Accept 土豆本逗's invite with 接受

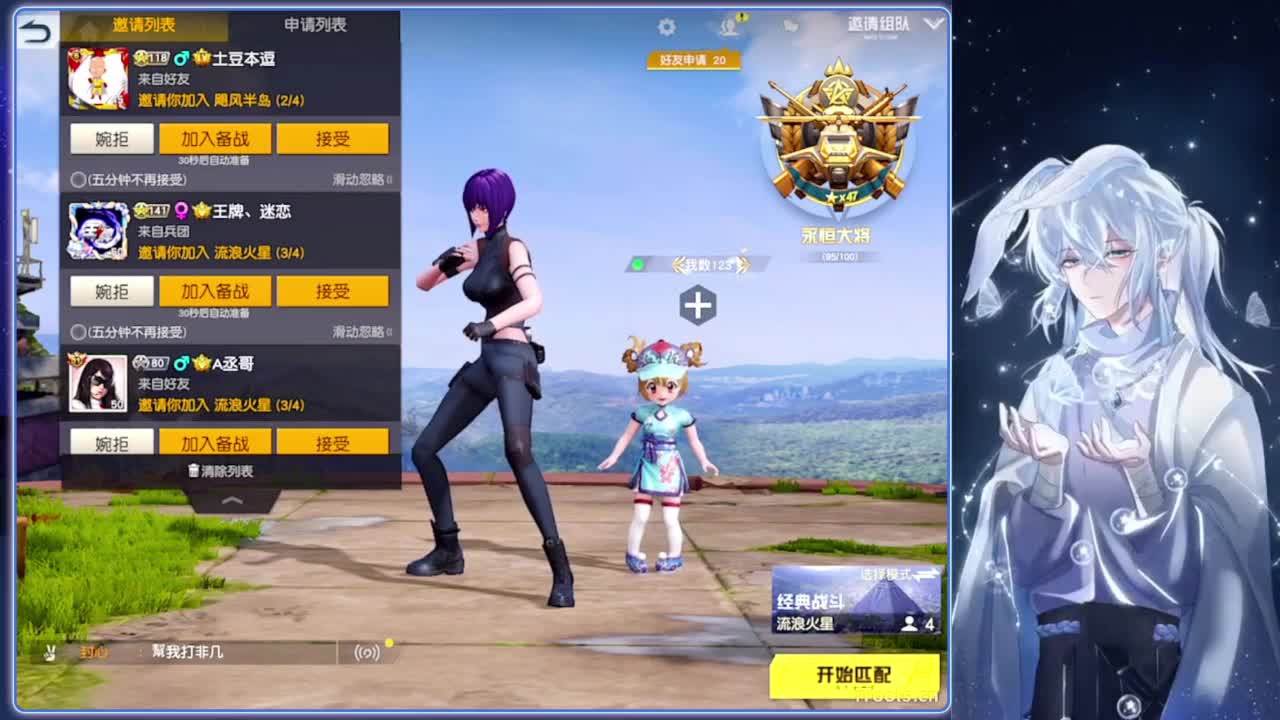(x=332, y=139)
